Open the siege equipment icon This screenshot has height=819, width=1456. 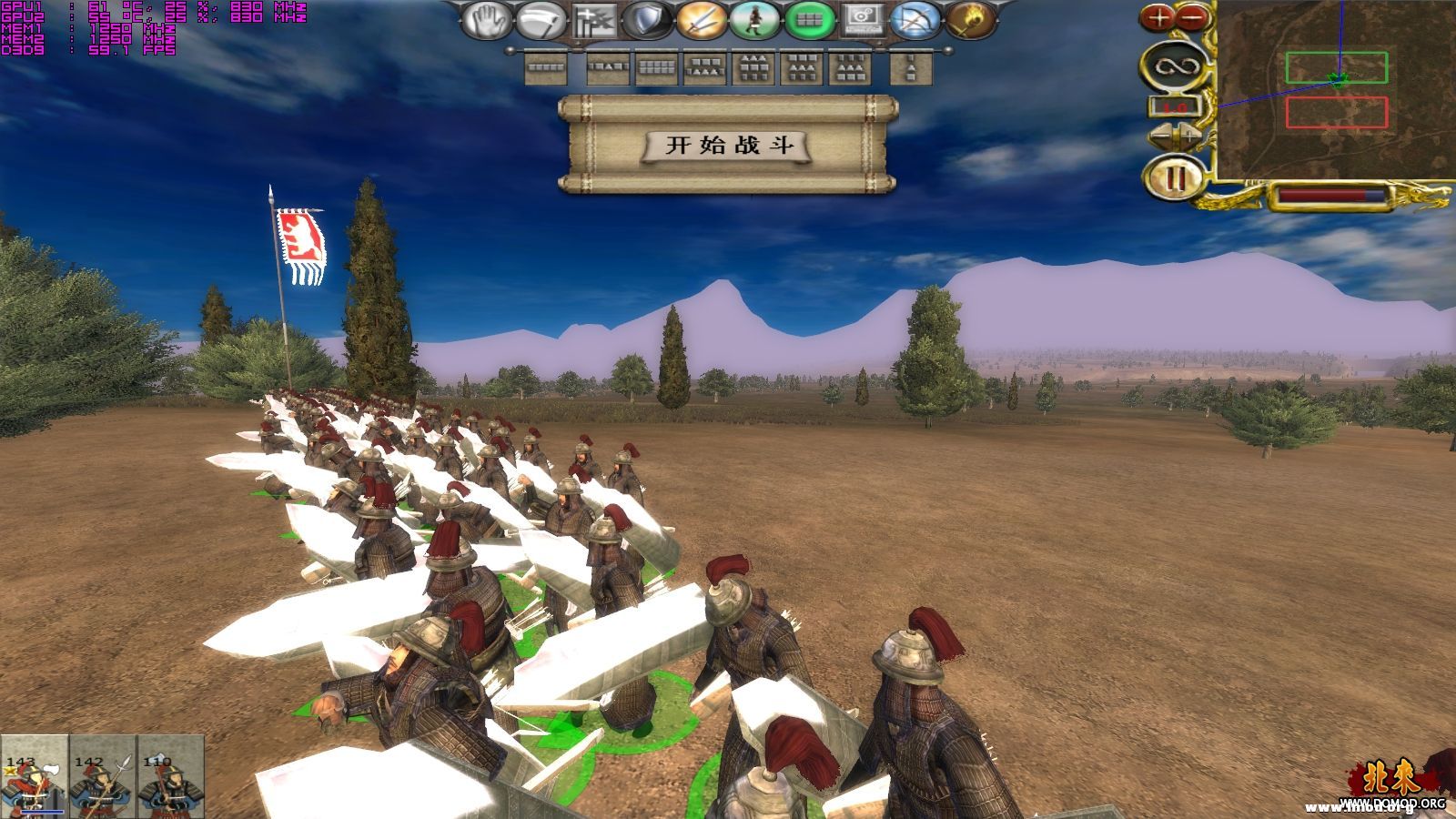pyautogui.click(x=592, y=20)
